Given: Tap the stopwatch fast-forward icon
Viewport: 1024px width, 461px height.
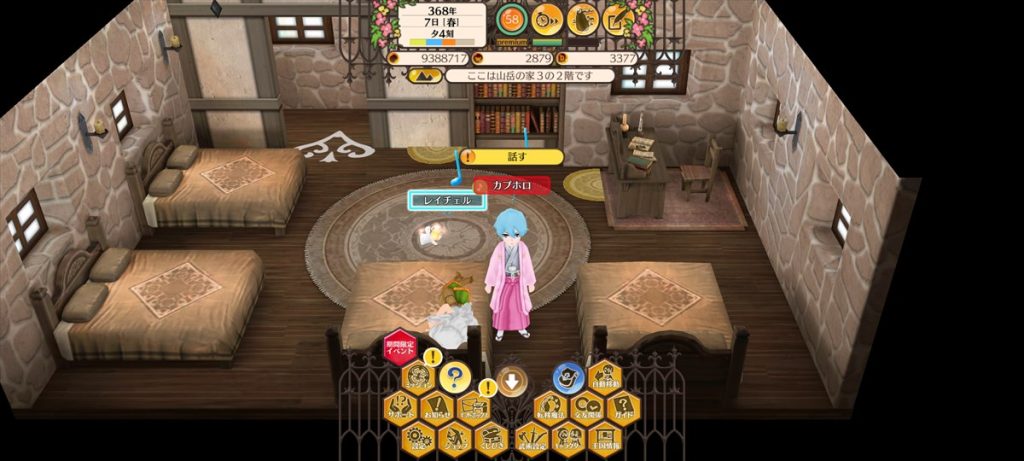Looking at the screenshot, I should [x=546, y=17].
